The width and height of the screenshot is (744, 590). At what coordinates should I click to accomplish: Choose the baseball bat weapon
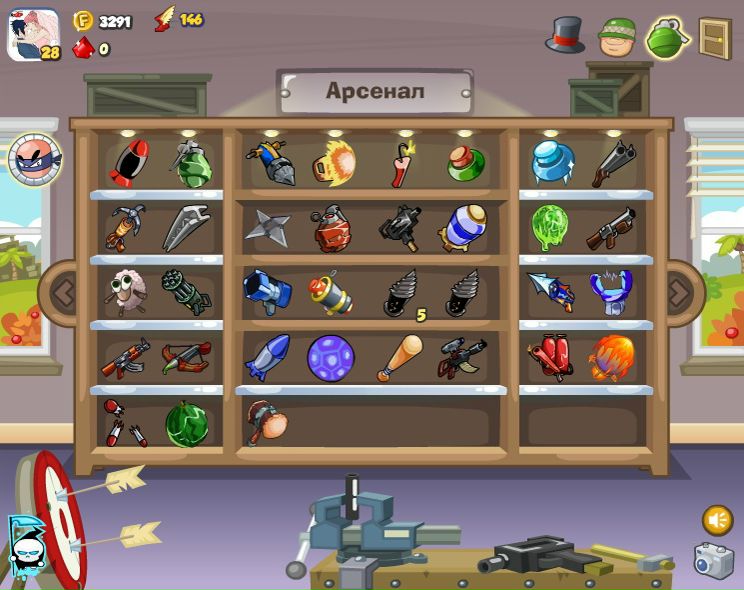click(x=400, y=357)
